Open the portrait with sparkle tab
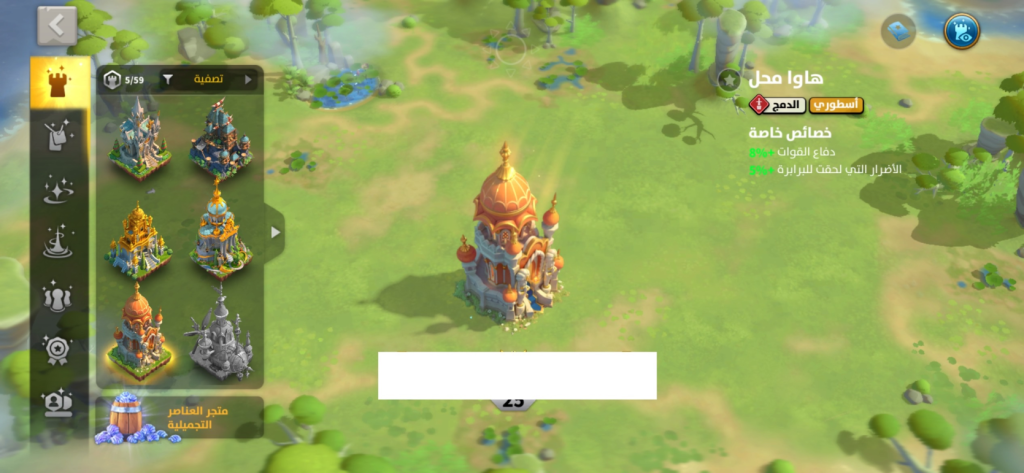This screenshot has height=473, width=1024. pos(60,402)
